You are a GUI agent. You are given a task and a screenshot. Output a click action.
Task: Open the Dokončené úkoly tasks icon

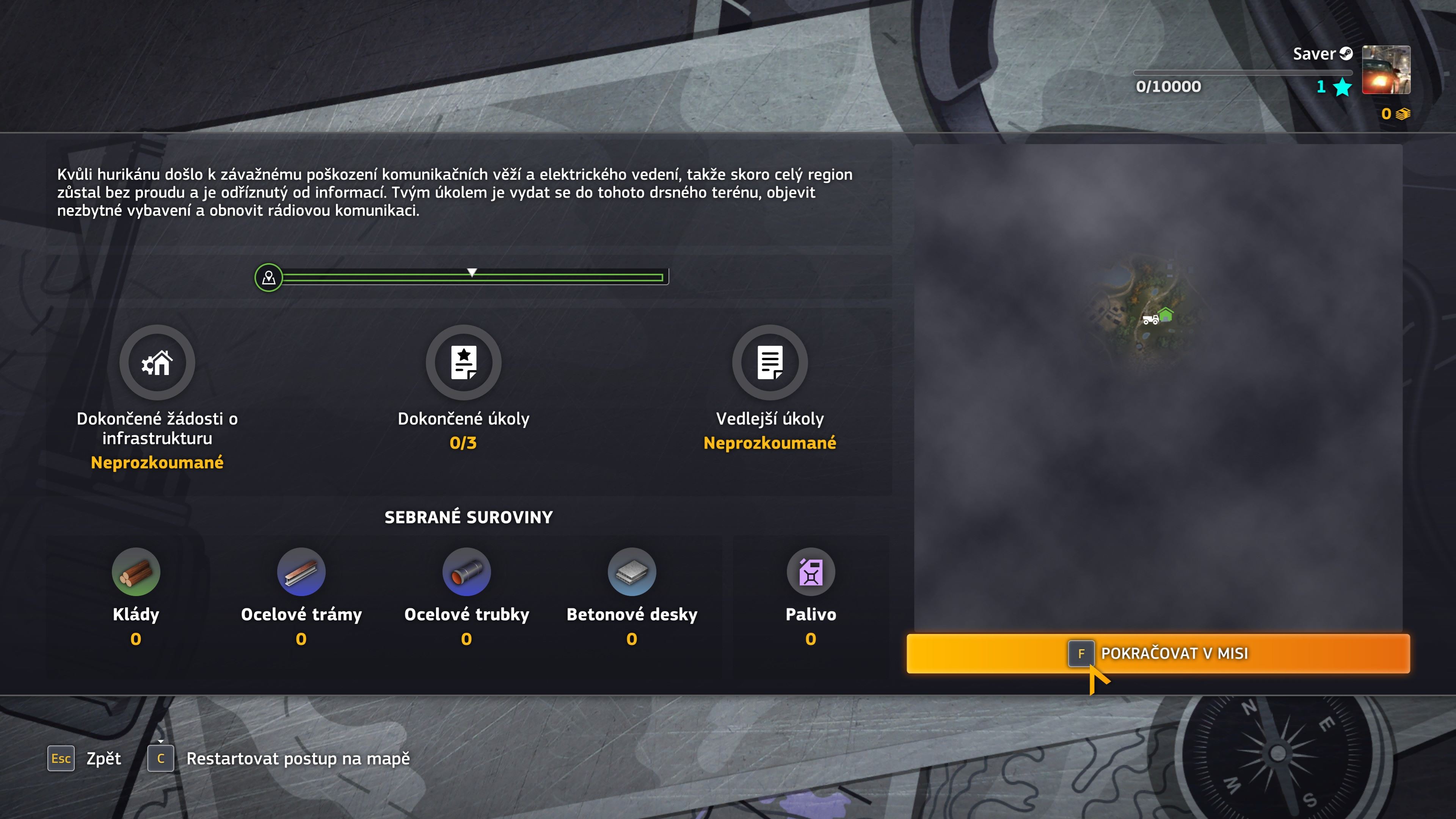pyautogui.click(x=463, y=362)
